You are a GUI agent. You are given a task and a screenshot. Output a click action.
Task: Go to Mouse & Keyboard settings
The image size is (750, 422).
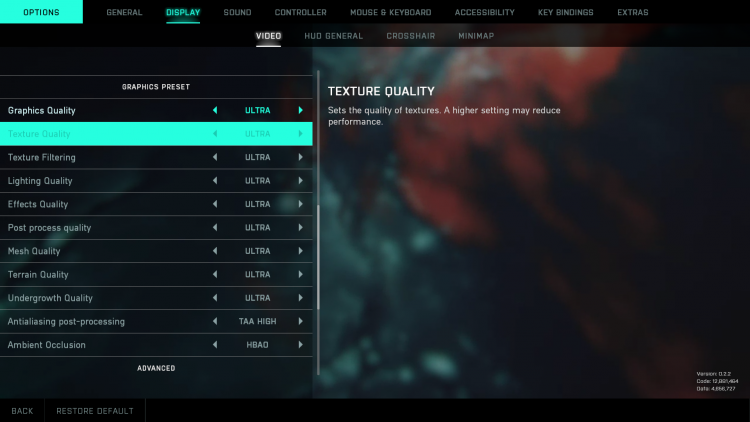tap(390, 13)
